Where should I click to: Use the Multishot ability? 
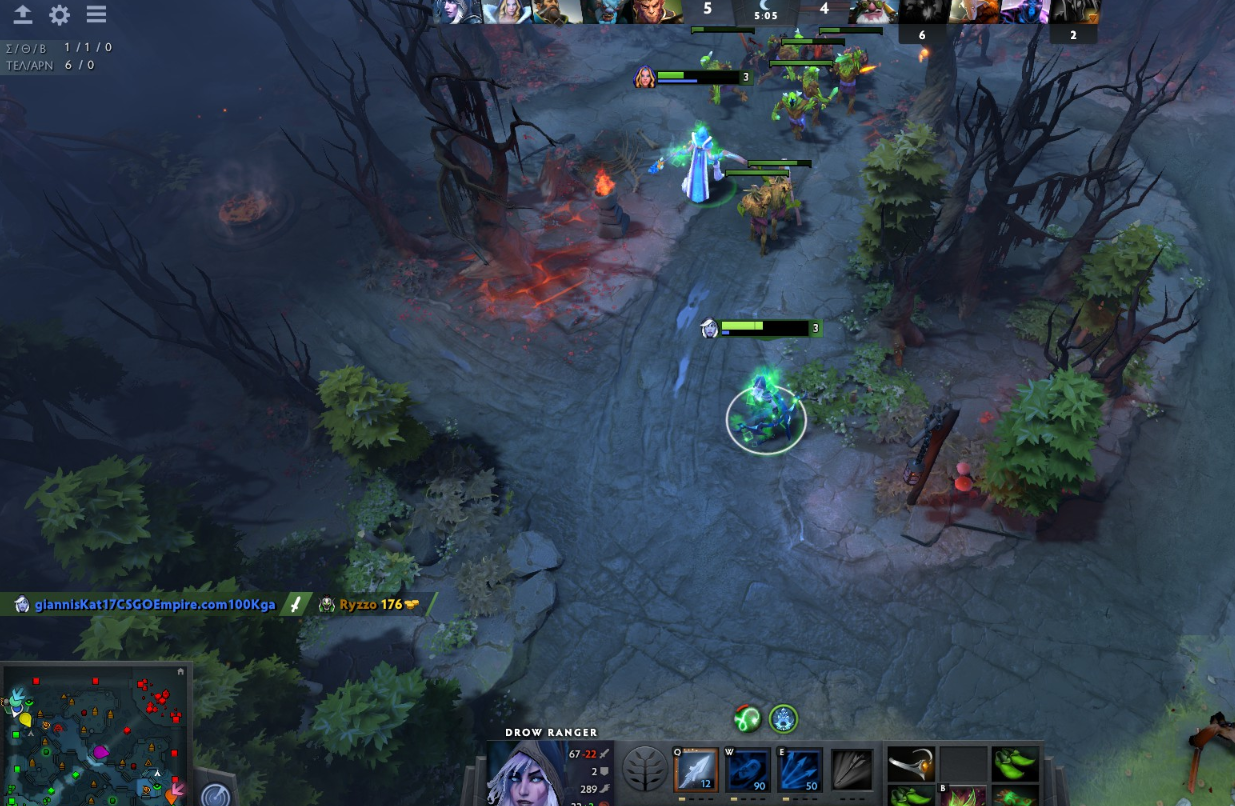[x=800, y=770]
